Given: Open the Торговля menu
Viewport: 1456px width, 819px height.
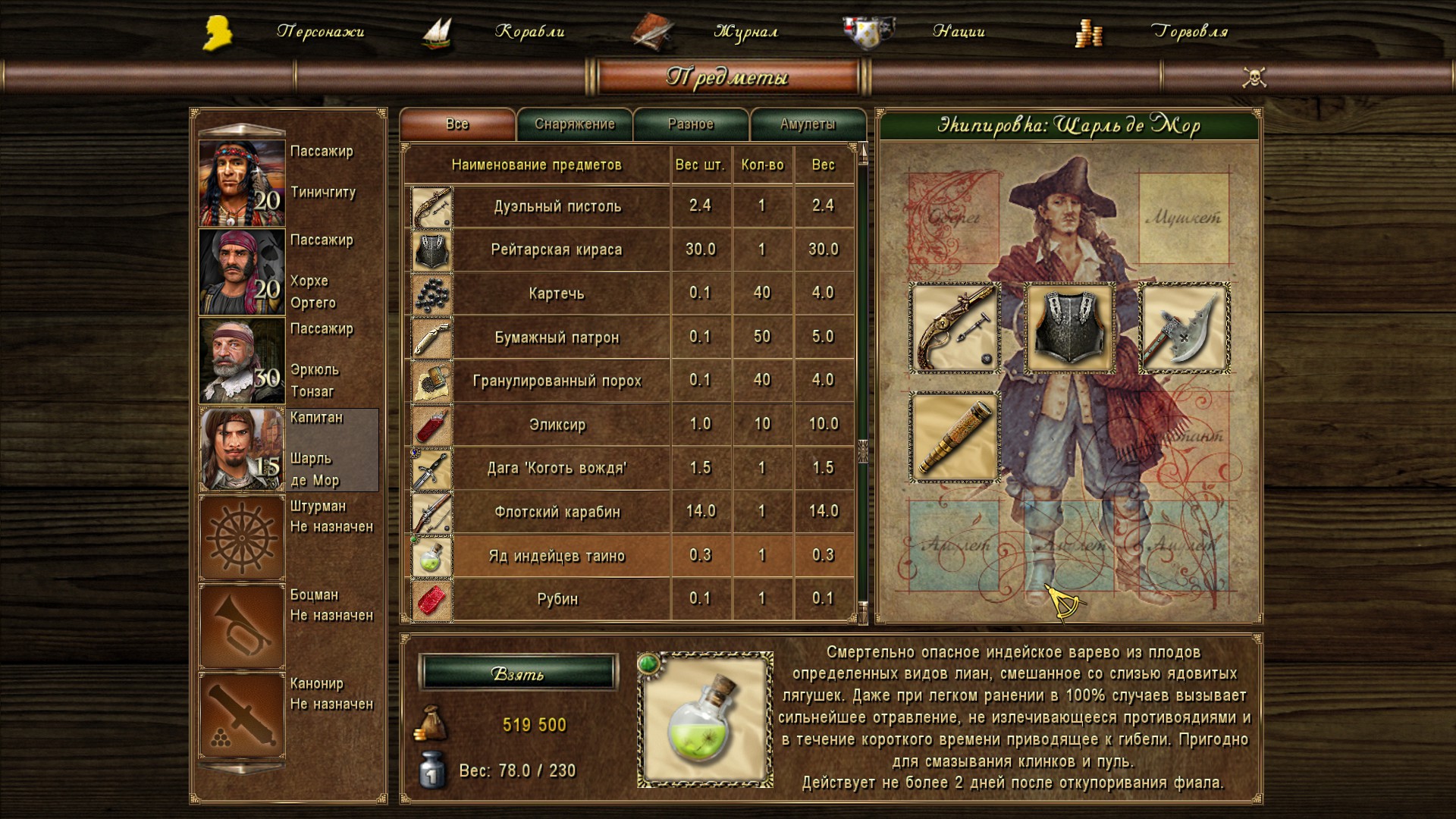Looking at the screenshot, I should tap(1189, 32).
